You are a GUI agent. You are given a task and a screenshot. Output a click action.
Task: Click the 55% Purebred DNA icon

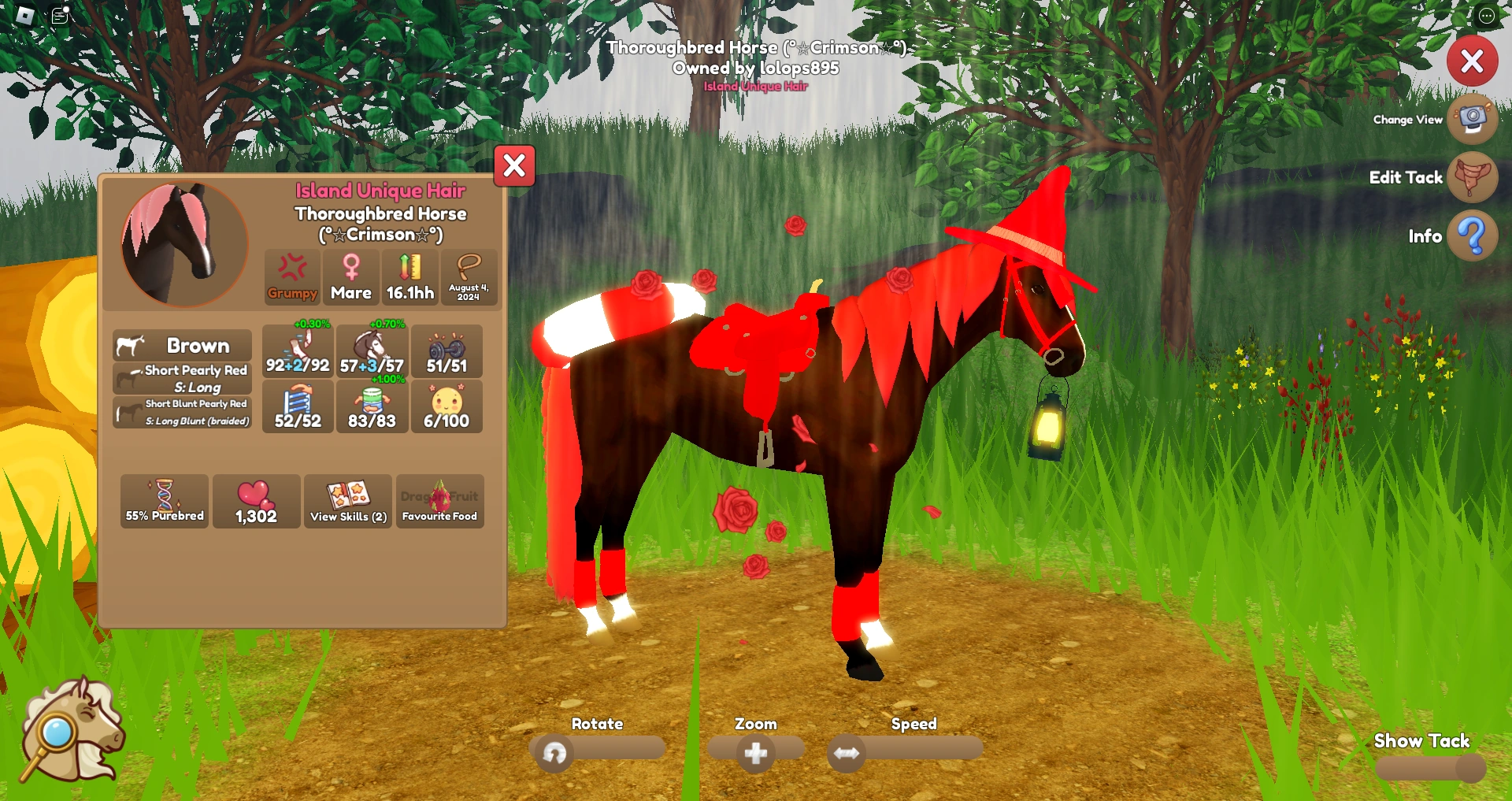tap(164, 501)
